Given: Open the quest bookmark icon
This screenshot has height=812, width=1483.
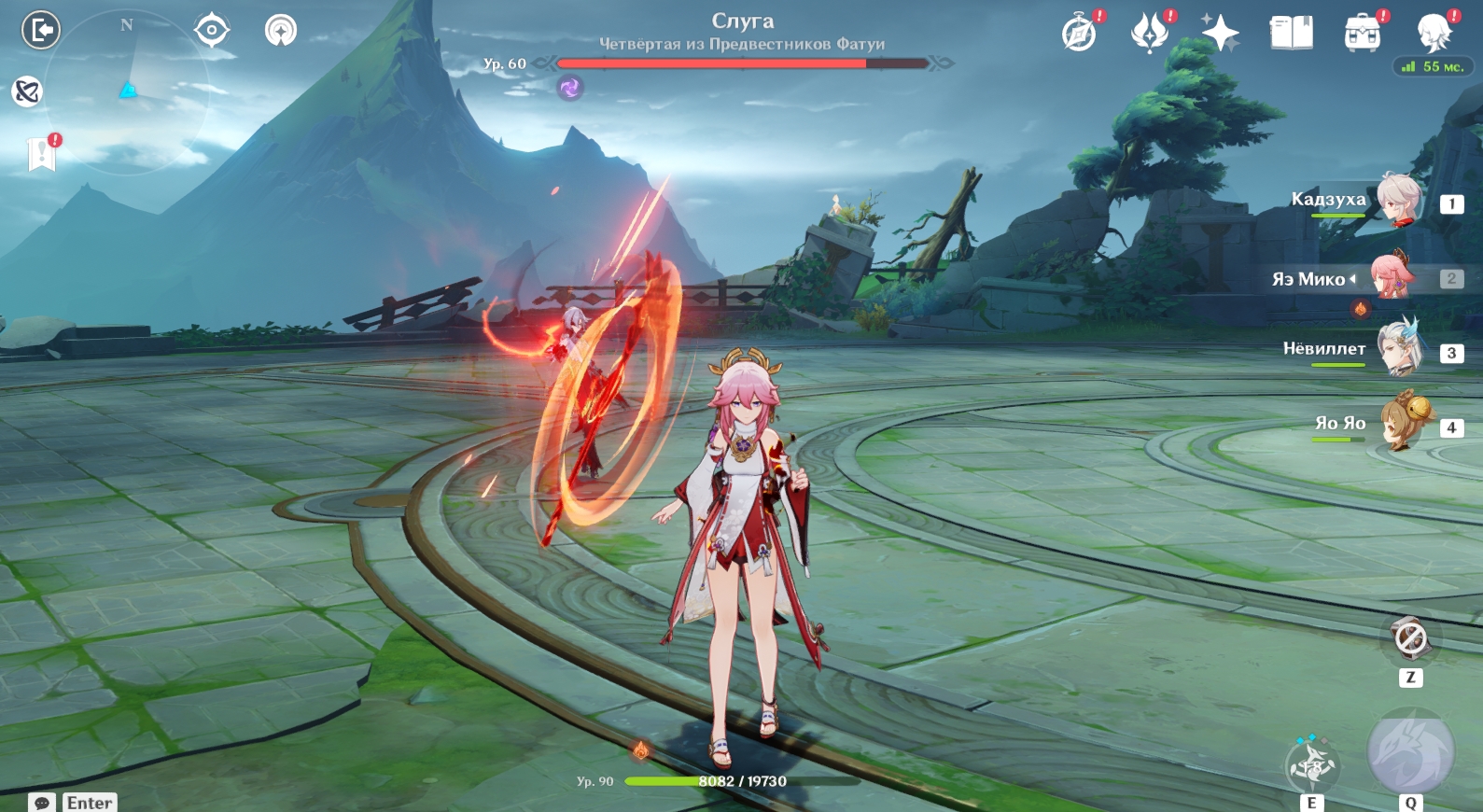Looking at the screenshot, I should pos(42,154).
